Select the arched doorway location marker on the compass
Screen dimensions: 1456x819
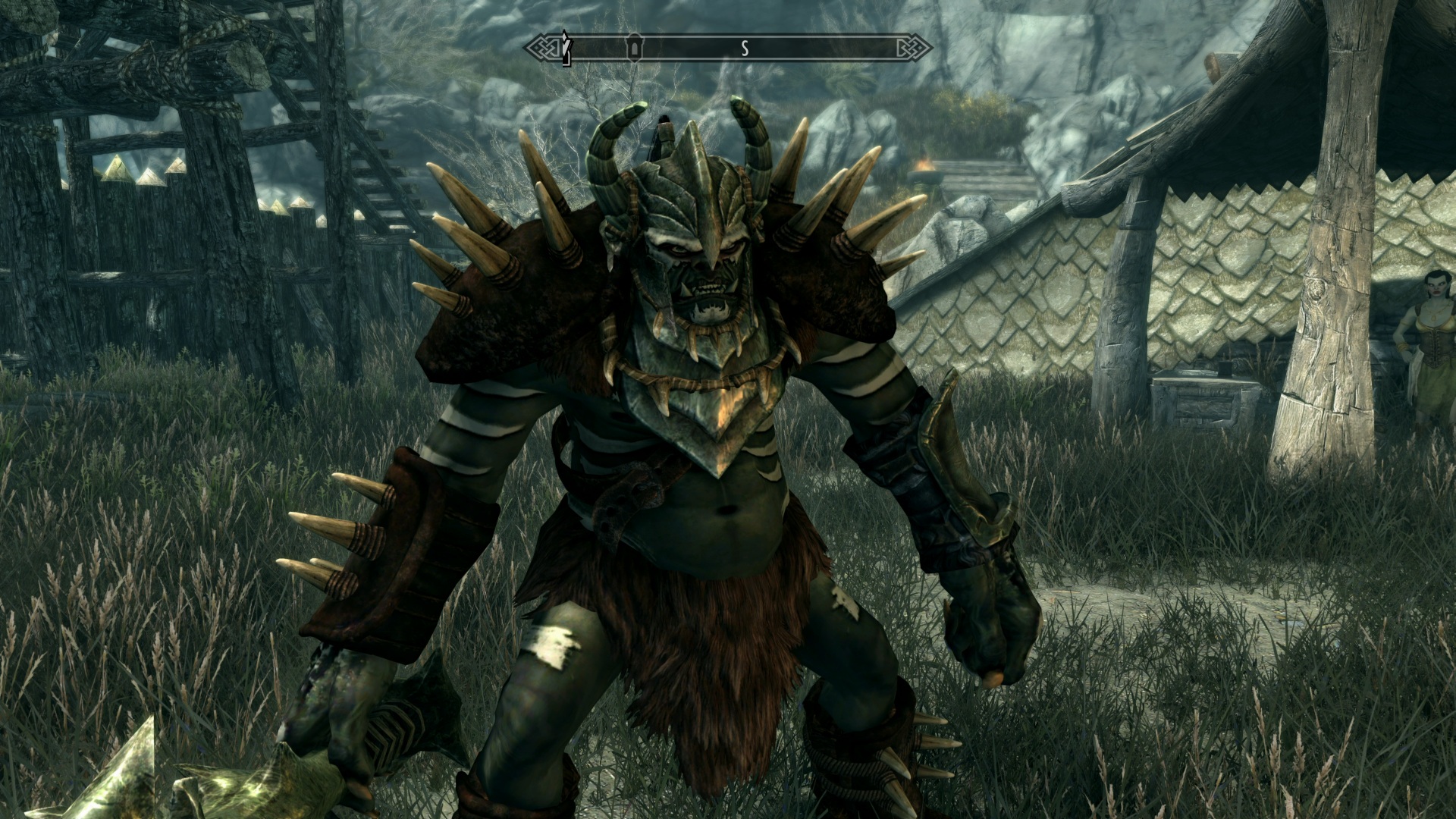pos(633,48)
